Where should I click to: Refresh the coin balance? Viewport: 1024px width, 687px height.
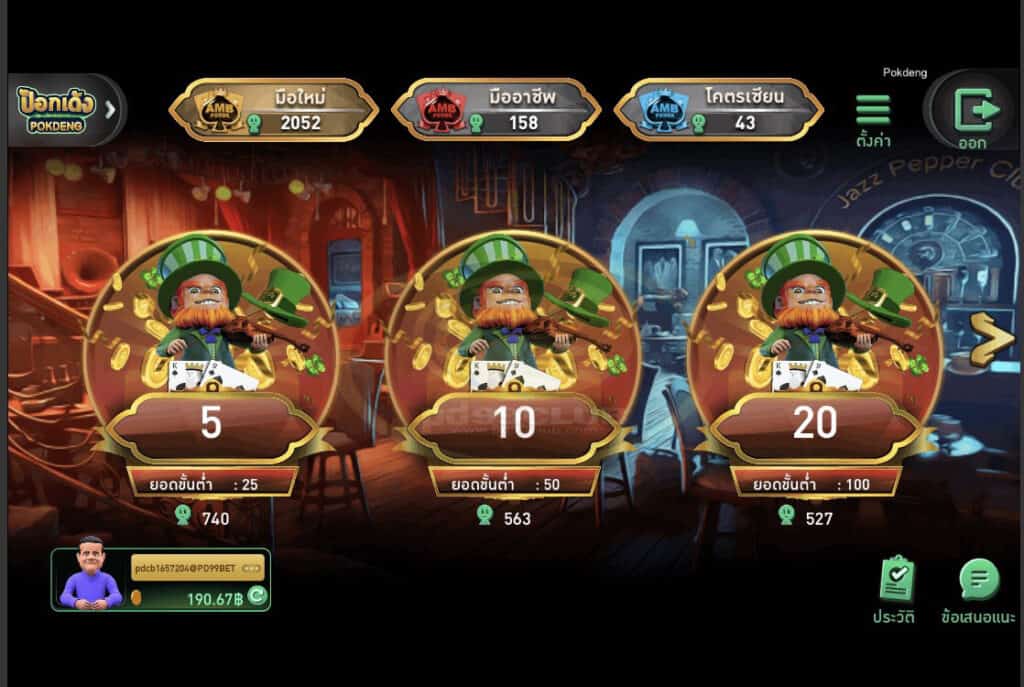(x=257, y=597)
